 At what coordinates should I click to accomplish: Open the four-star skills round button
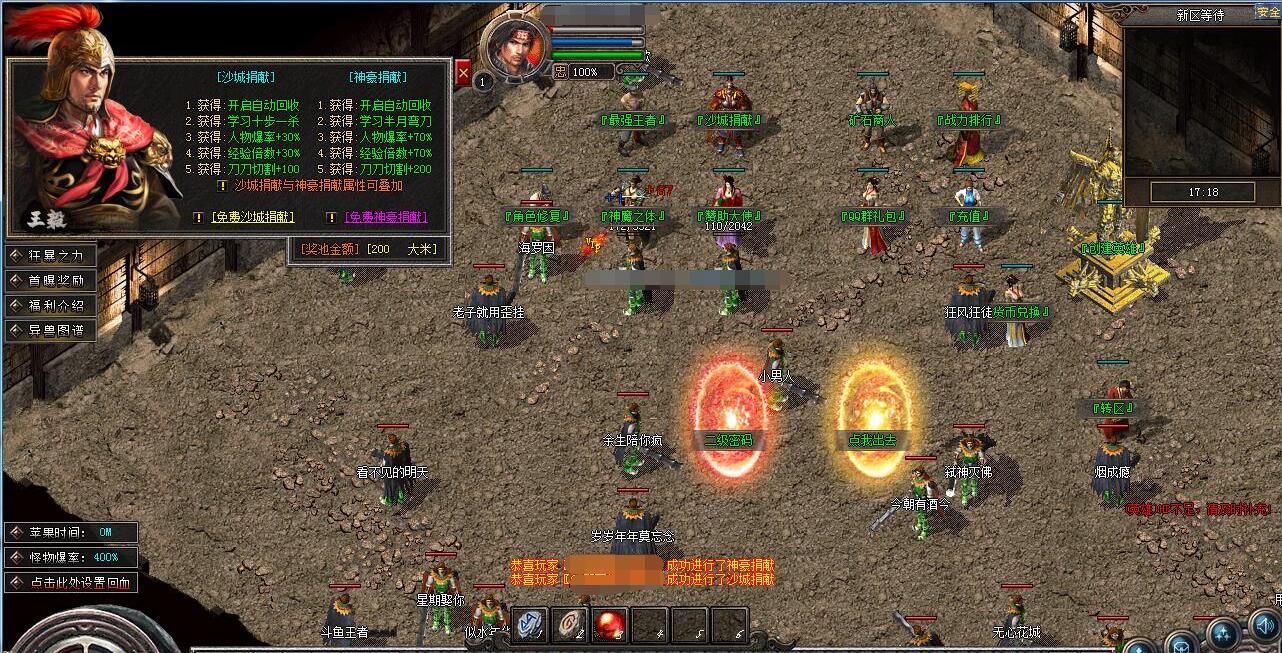point(1222,634)
